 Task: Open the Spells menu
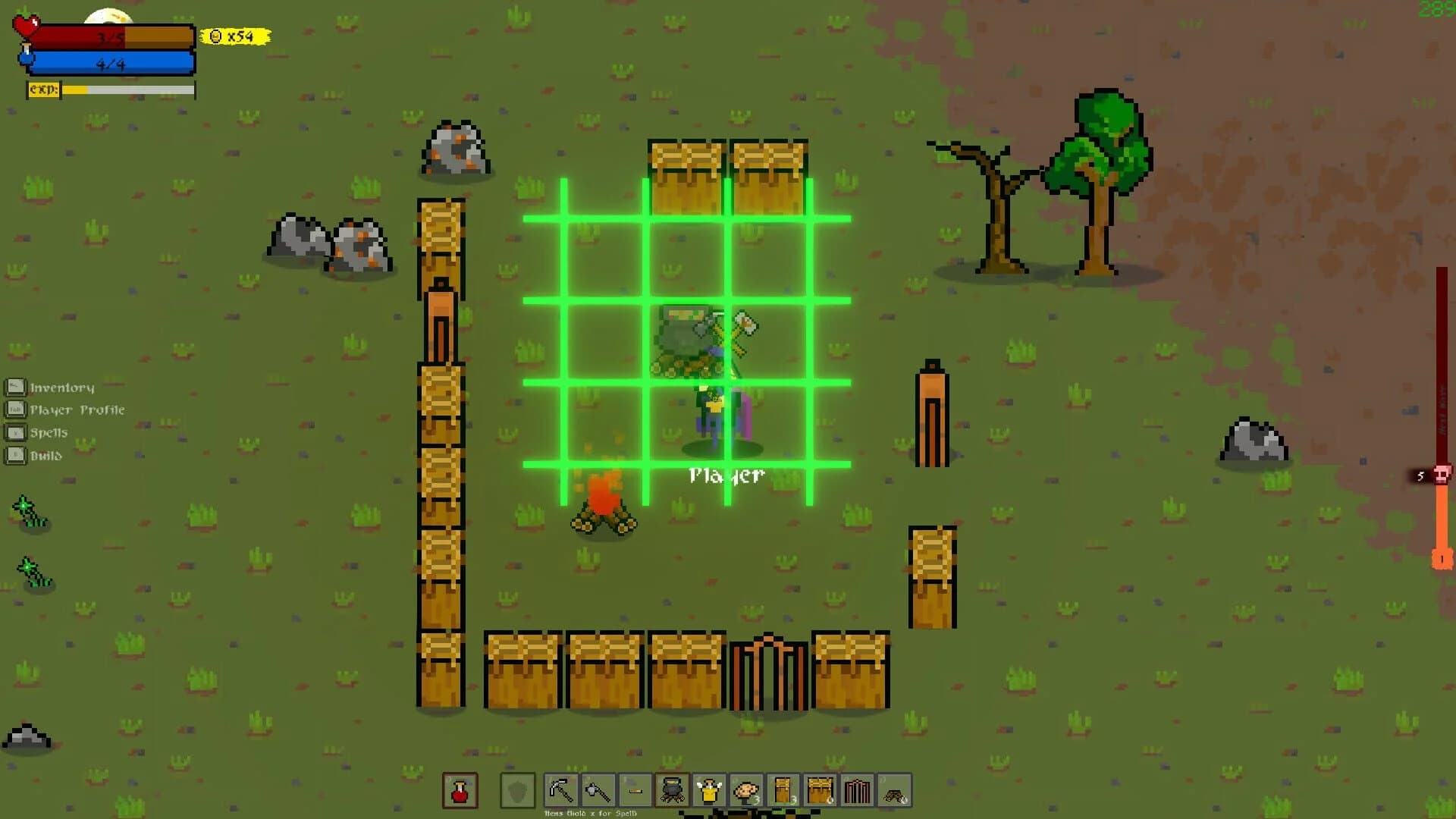pyautogui.click(x=48, y=432)
